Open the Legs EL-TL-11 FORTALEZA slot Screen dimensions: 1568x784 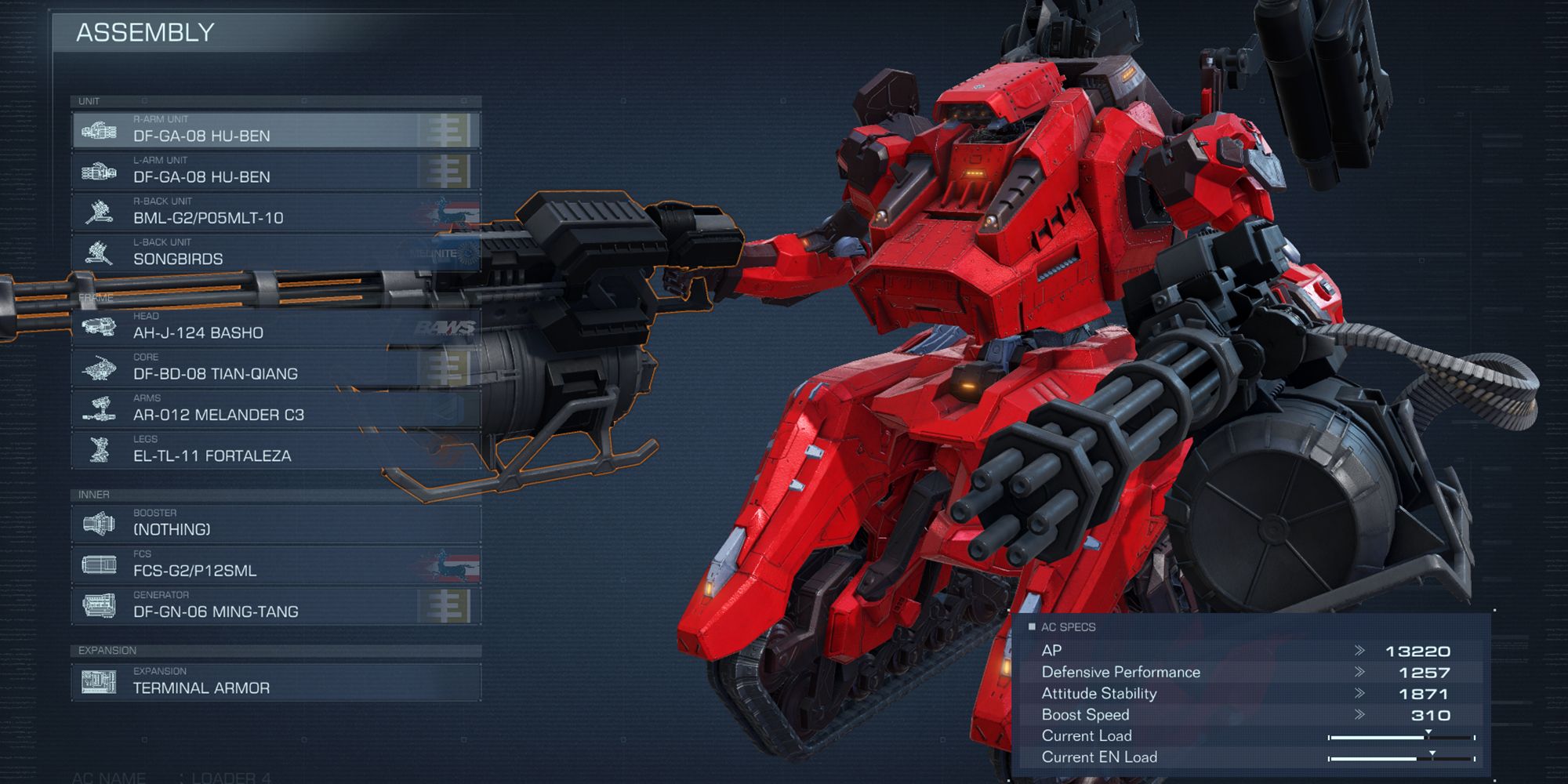[x=274, y=449]
